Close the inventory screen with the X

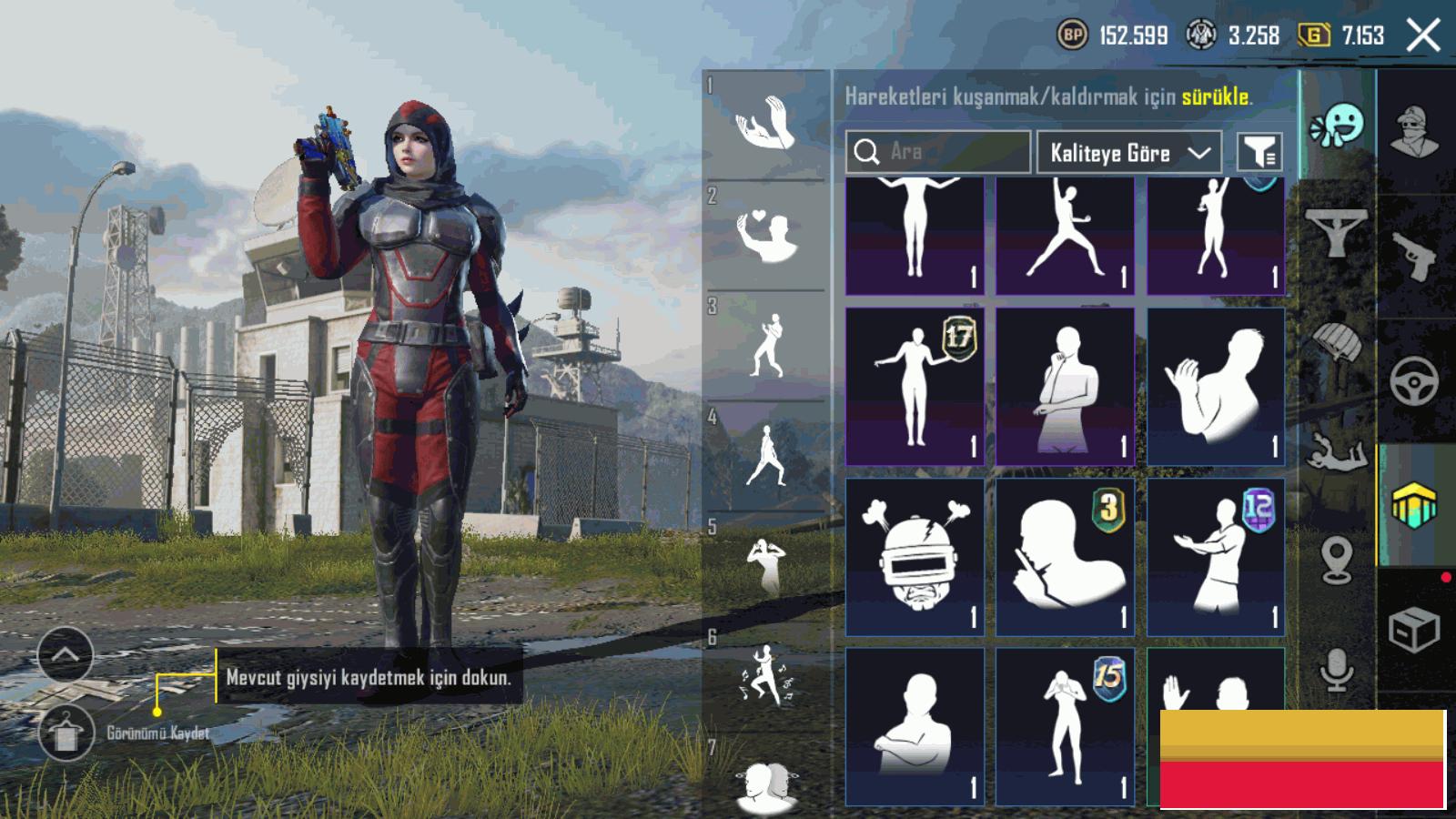pos(1423,36)
